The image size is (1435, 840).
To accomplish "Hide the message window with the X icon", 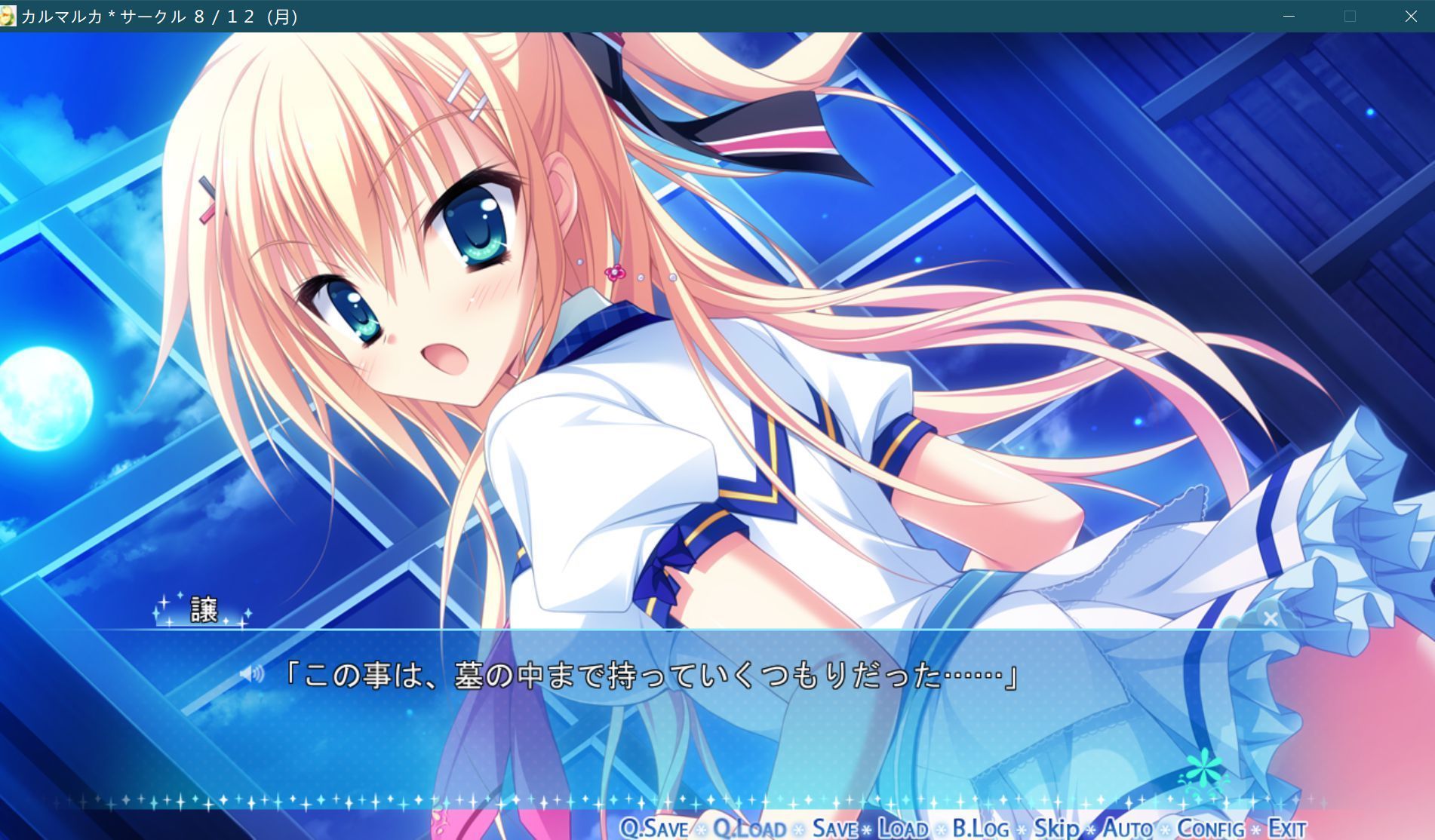I will coord(1271,618).
